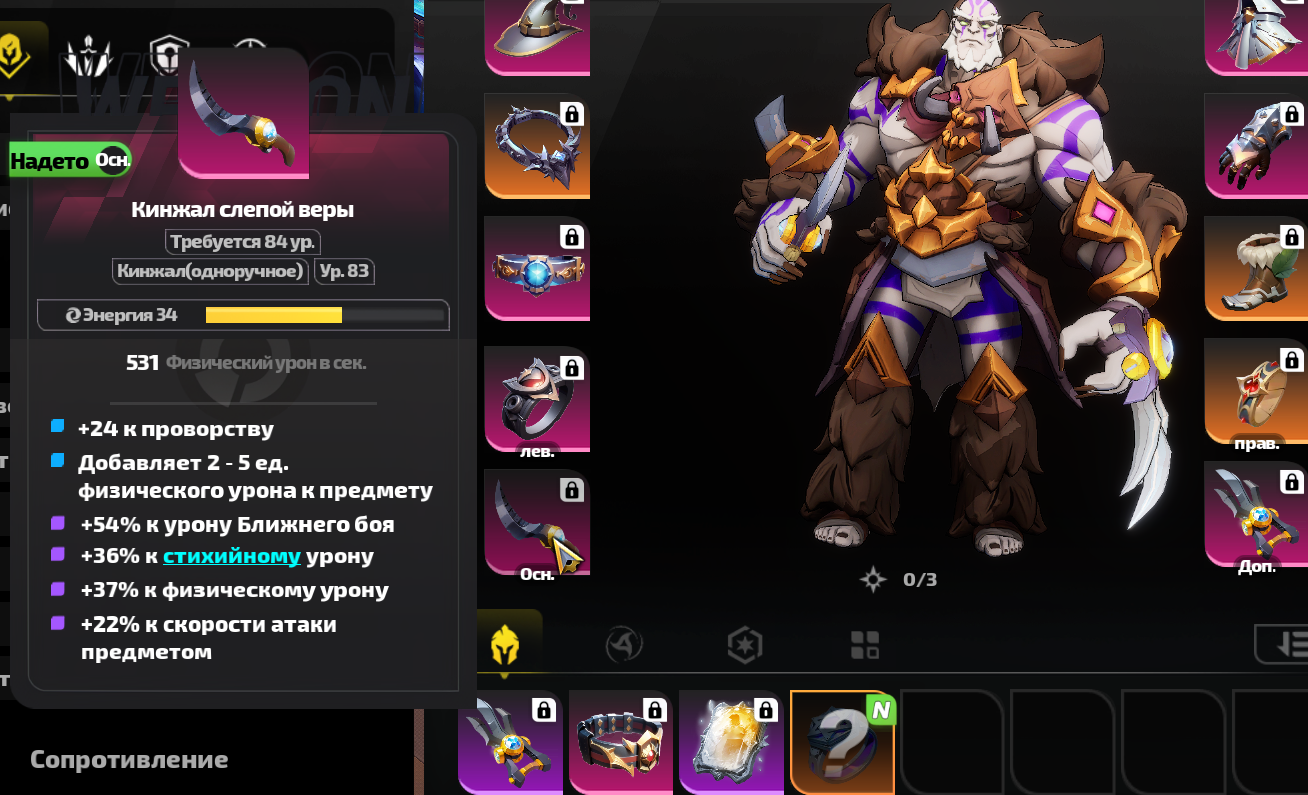Screen dimensions: 1308x795
Task: Choose the glowing stone tablet inventory item
Action: pos(730,742)
